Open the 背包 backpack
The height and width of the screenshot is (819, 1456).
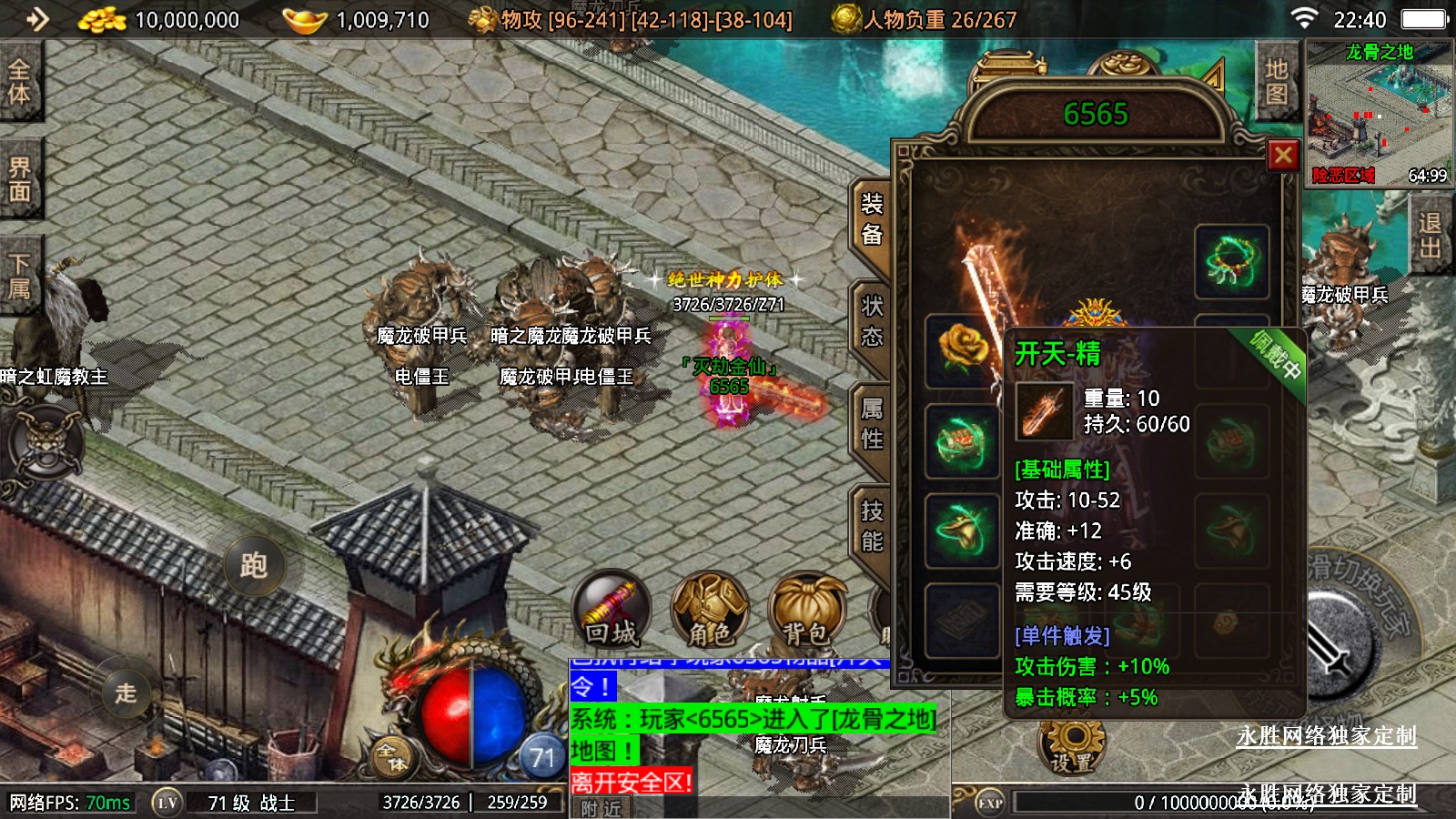pos(806,608)
